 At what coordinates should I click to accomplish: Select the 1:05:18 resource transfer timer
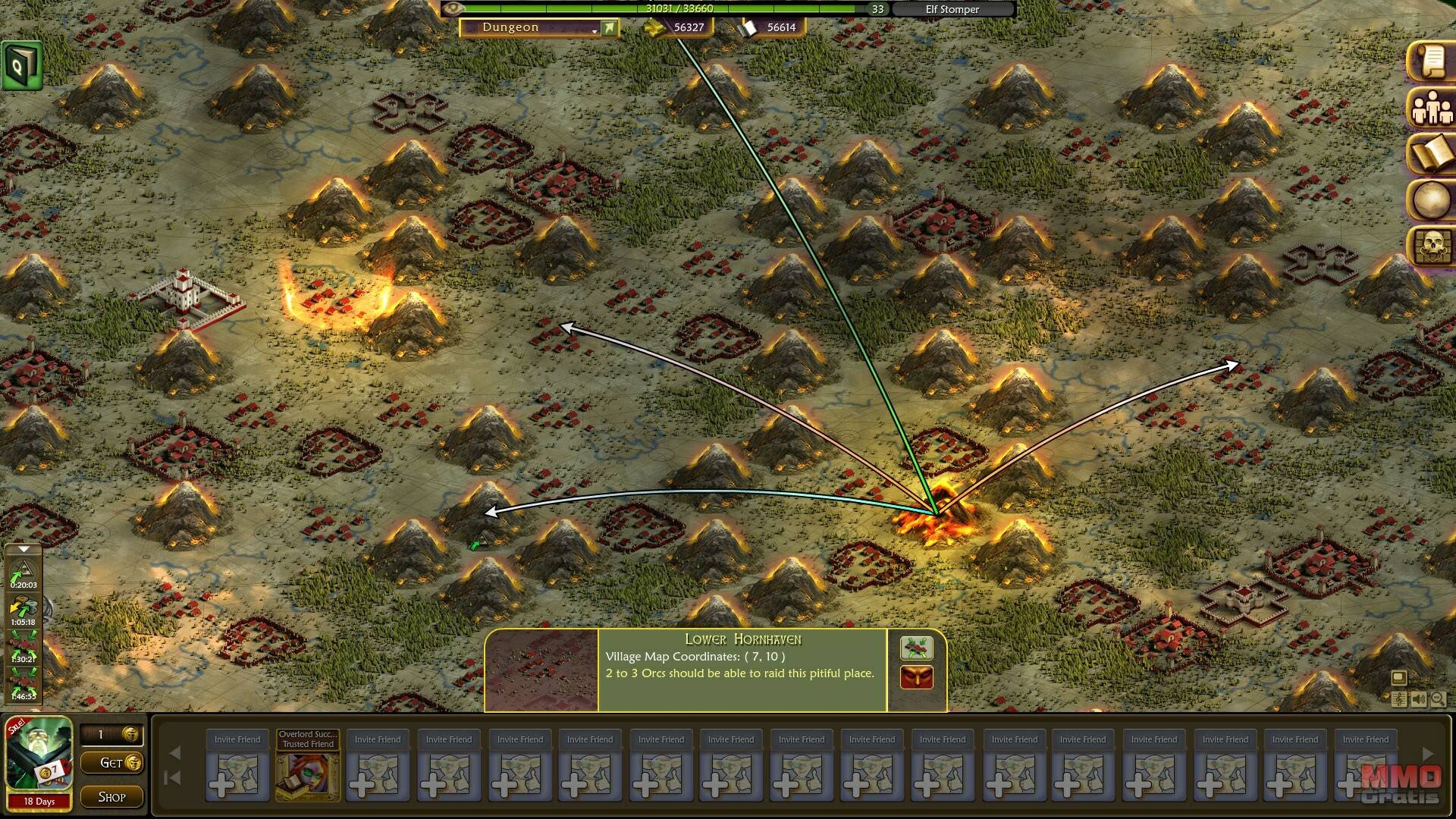24,611
